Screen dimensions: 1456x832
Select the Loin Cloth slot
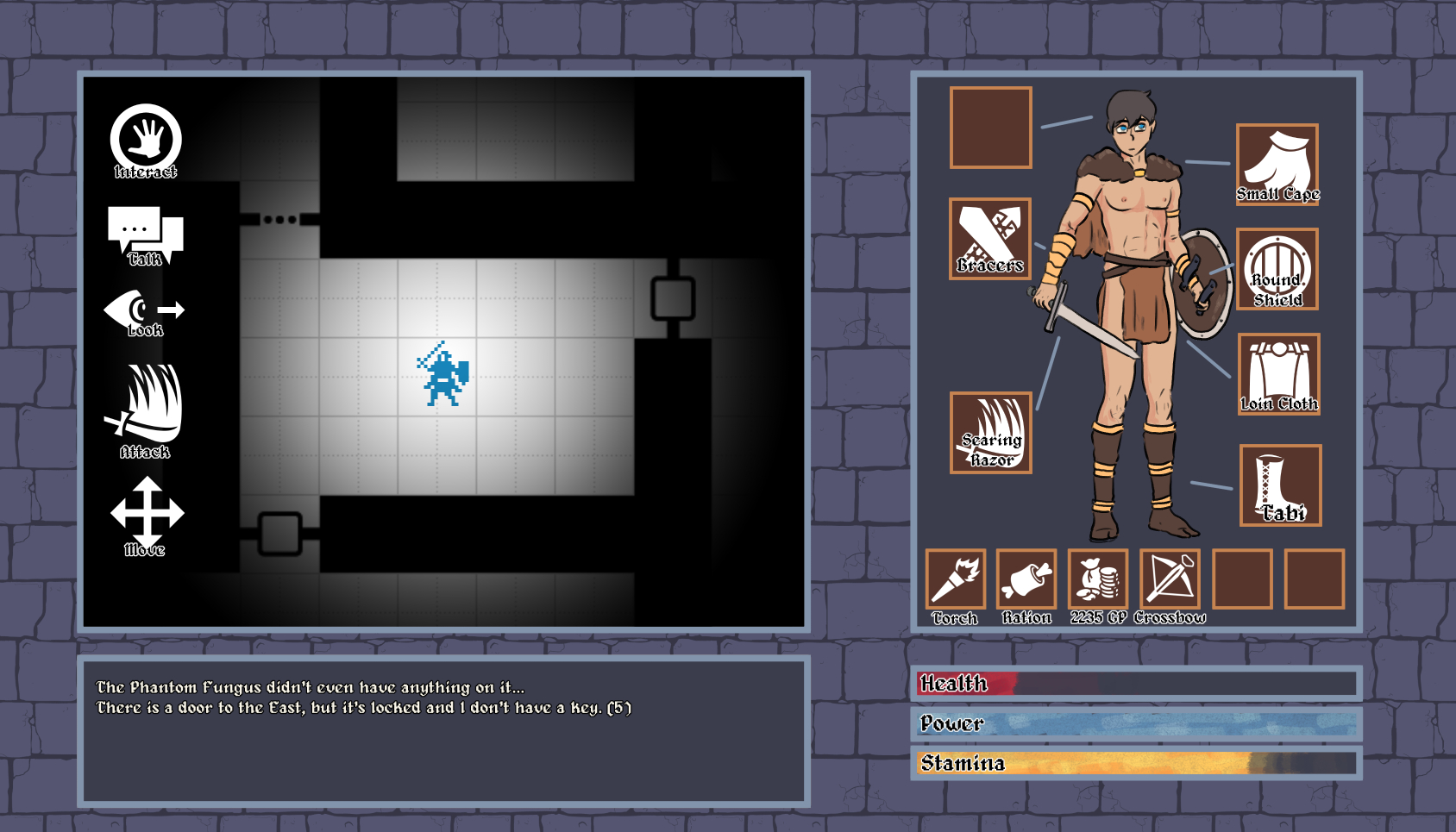pos(1279,373)
